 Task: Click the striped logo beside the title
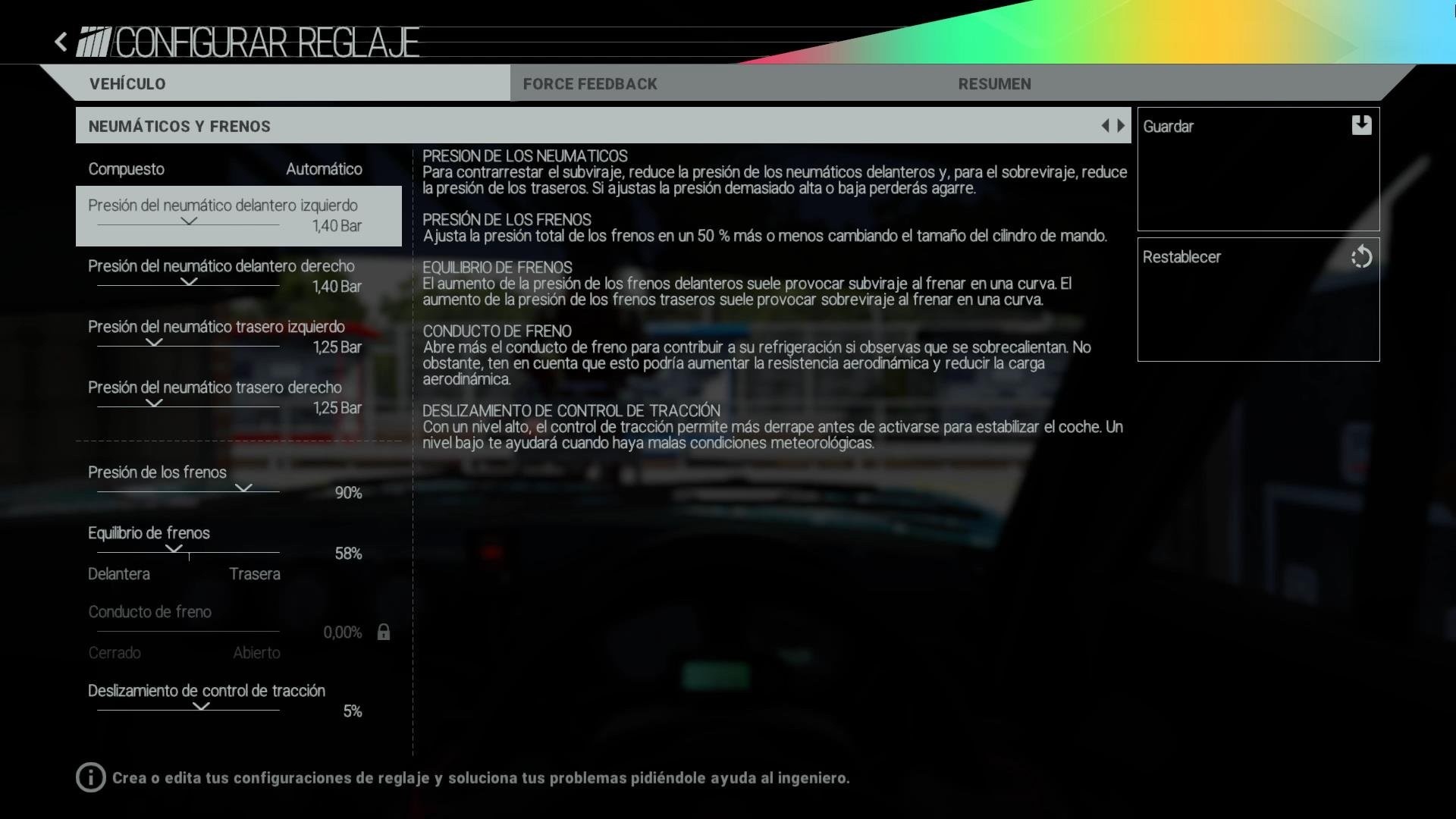click(x=93, y=43)
